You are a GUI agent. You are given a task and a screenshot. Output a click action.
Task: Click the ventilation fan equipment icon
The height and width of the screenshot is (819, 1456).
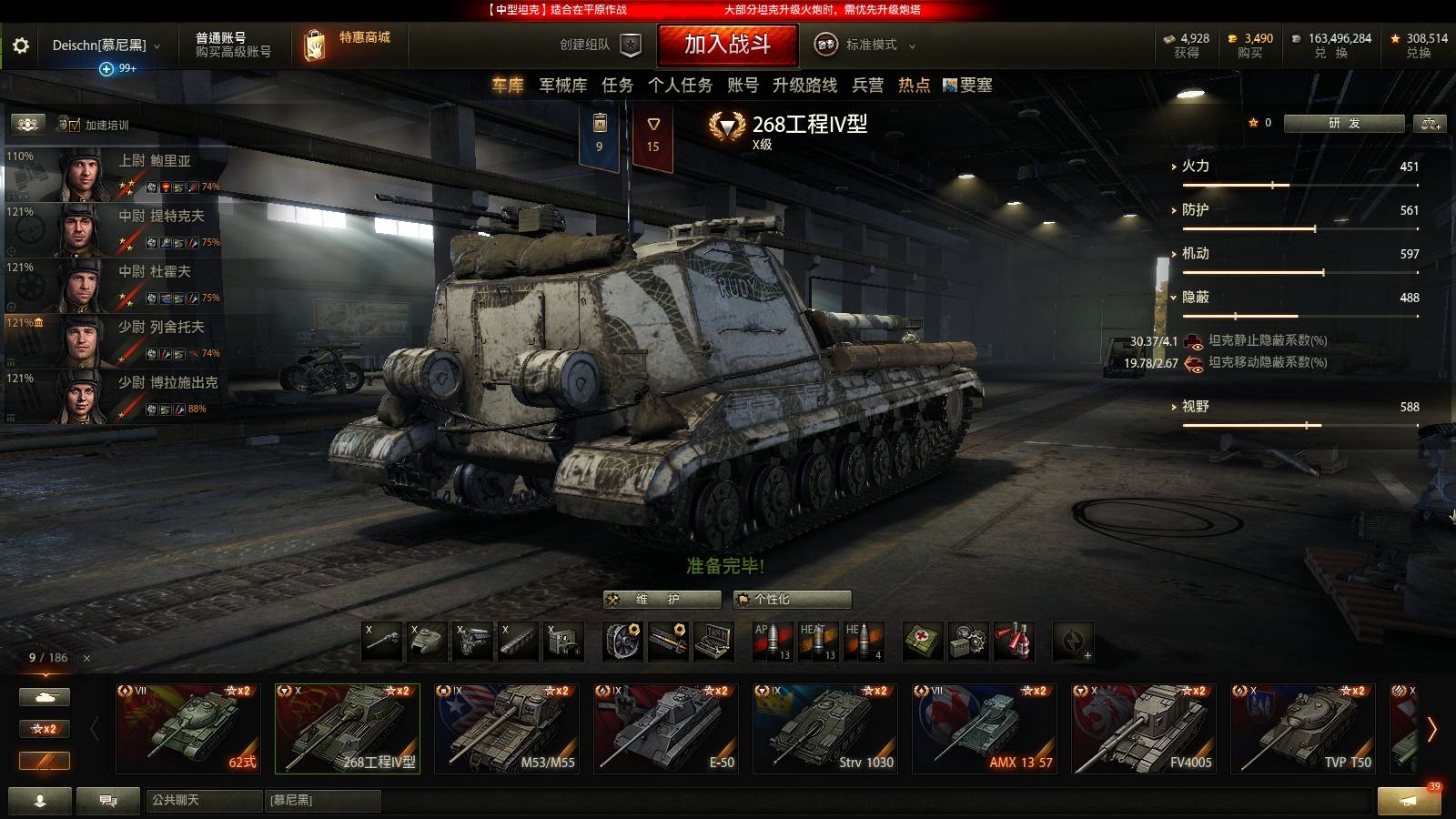[623, 642]
